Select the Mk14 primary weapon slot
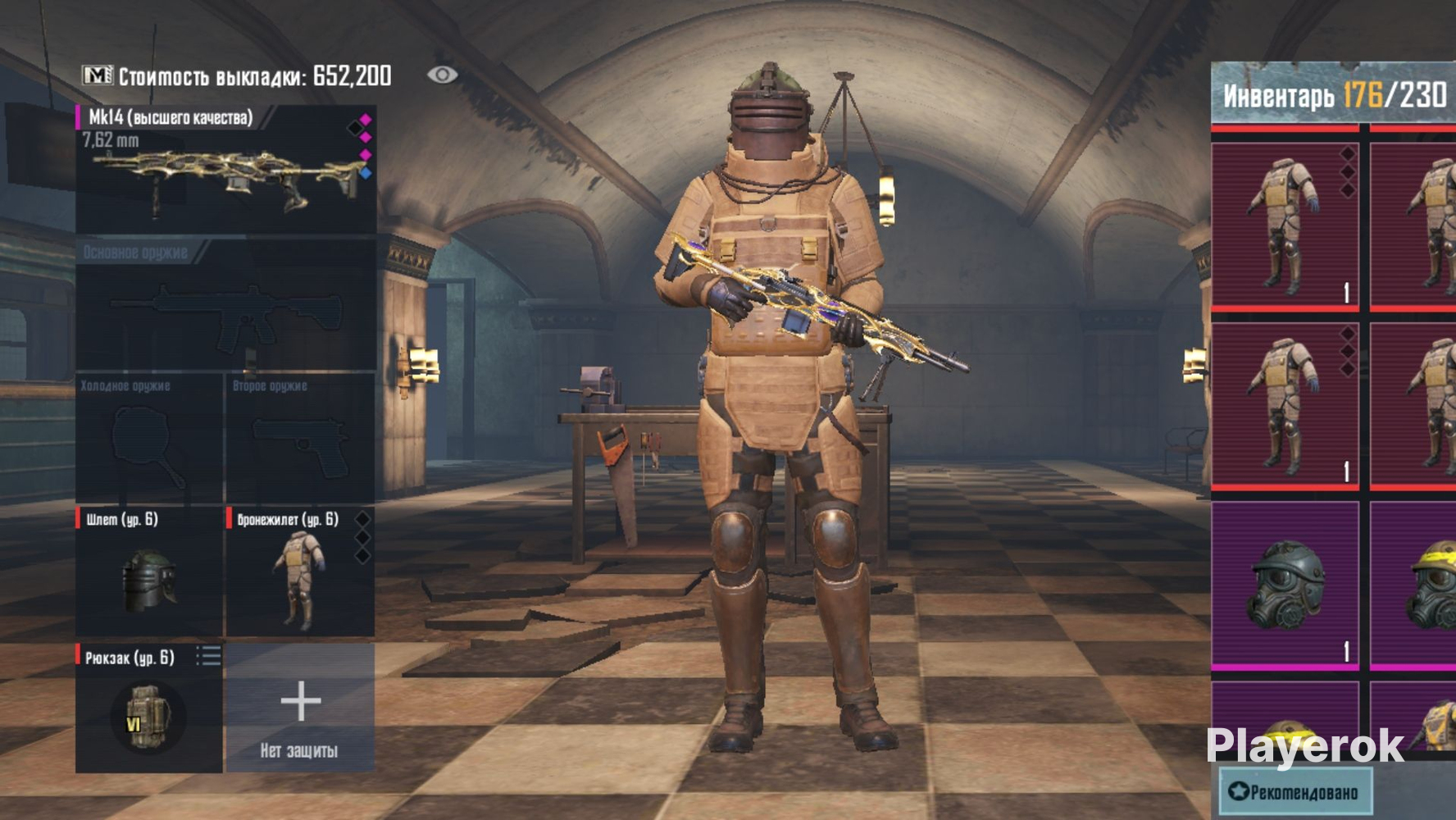Viewport: 1456px width, 820px height. point(225,170)
